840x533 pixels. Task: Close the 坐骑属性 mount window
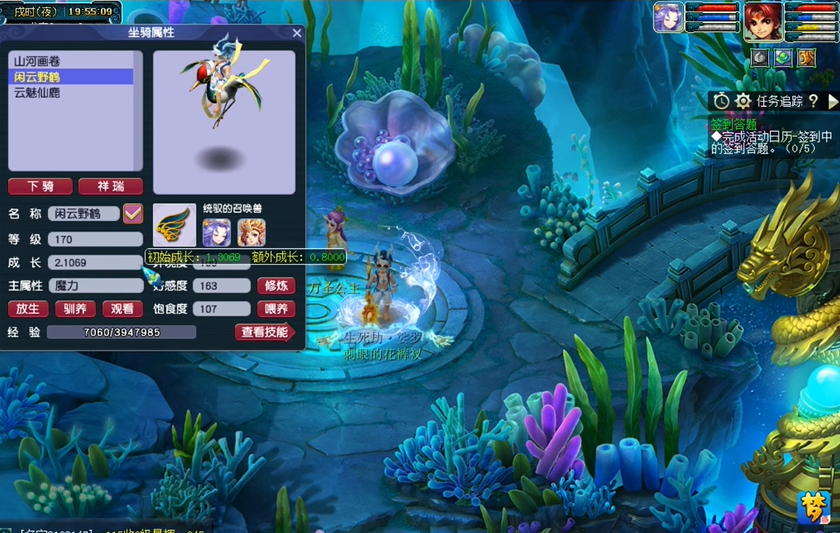(297, 33)
